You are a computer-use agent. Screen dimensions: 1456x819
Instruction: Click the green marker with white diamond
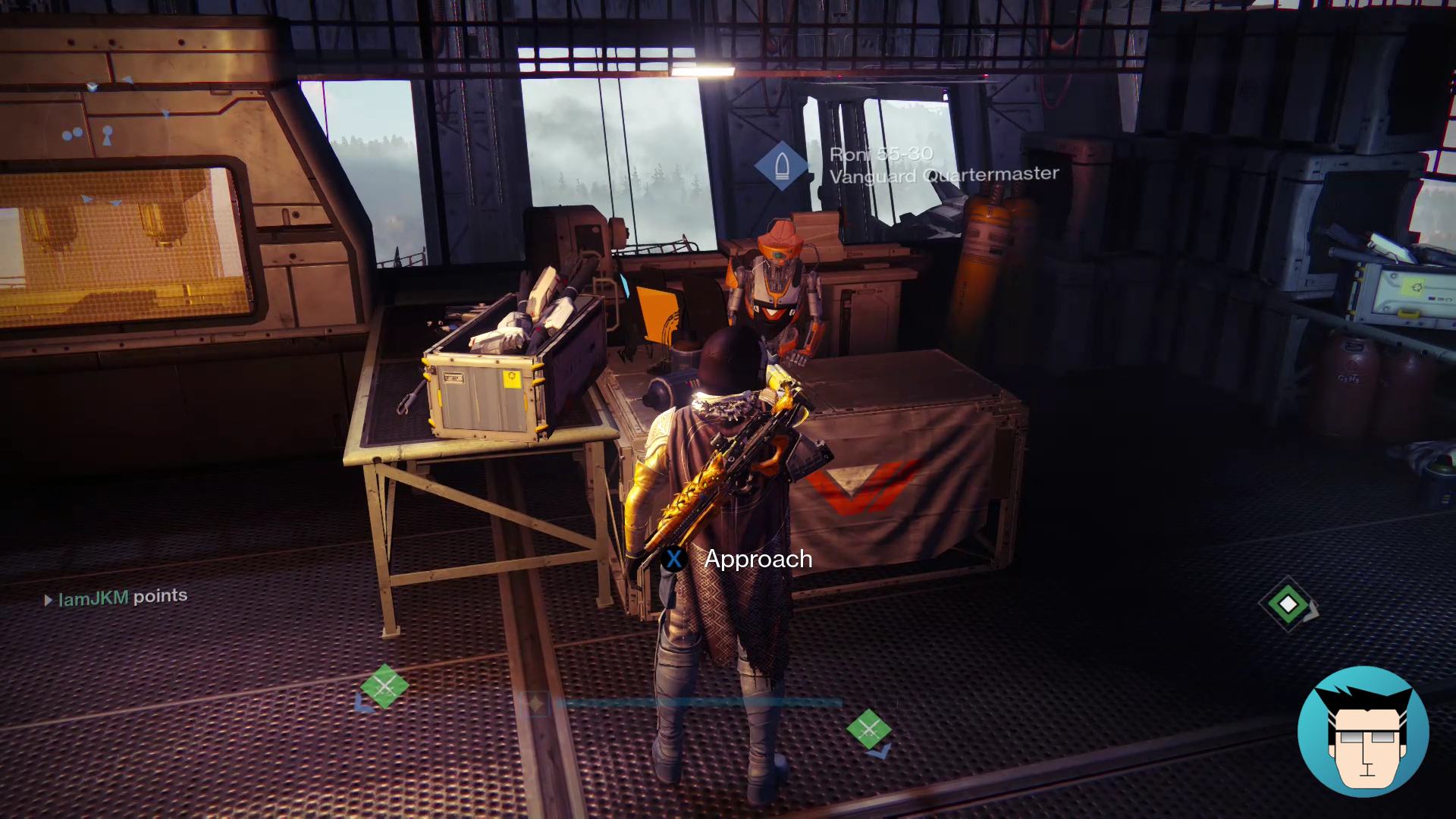coord(1288,604)
